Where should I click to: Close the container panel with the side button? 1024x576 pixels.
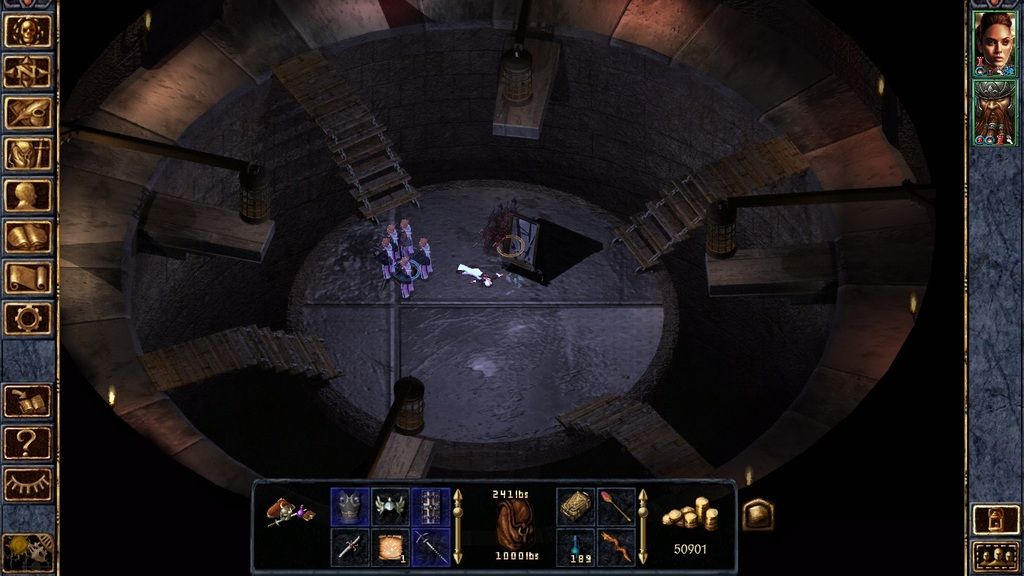757,514
